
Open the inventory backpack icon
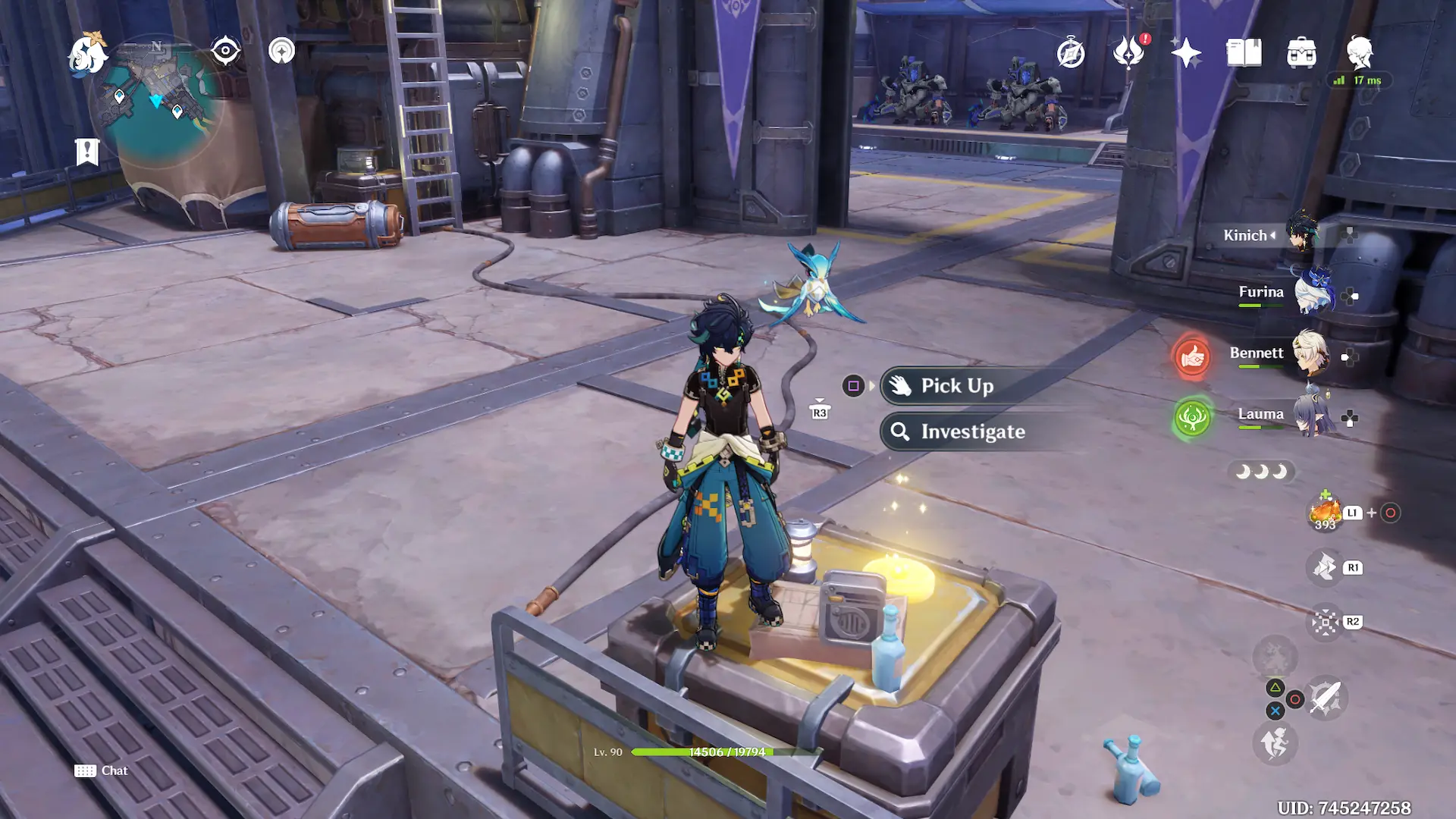coord(1301,53)
